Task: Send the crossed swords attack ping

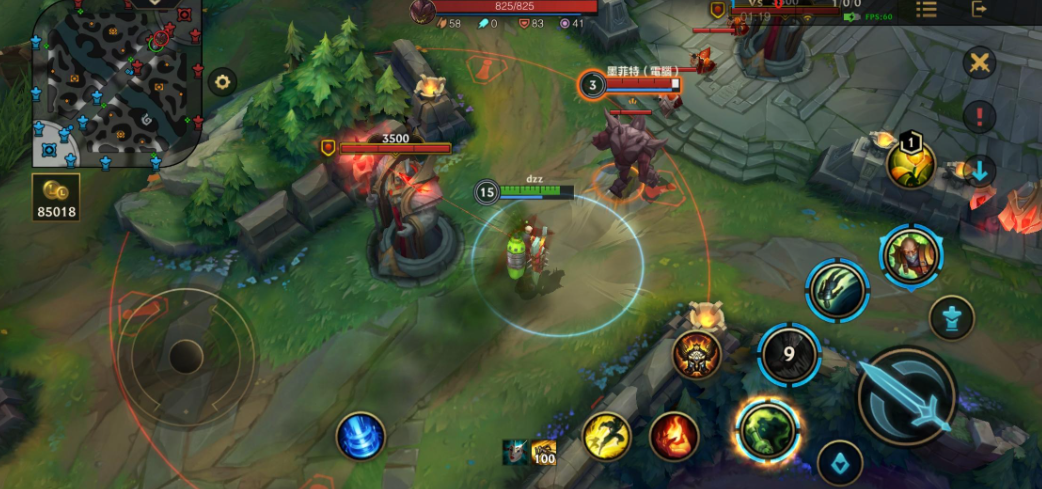Action: pyautogui.click(x=979, y=63)
